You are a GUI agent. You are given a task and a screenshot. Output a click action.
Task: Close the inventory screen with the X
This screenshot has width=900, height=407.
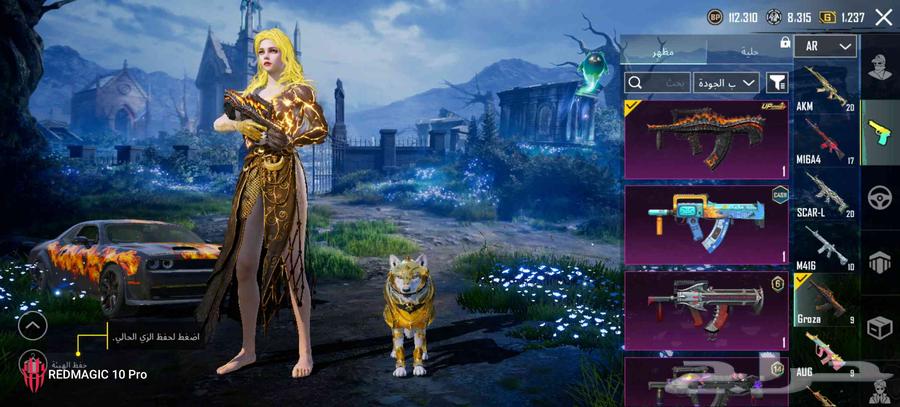coord(883,16)
